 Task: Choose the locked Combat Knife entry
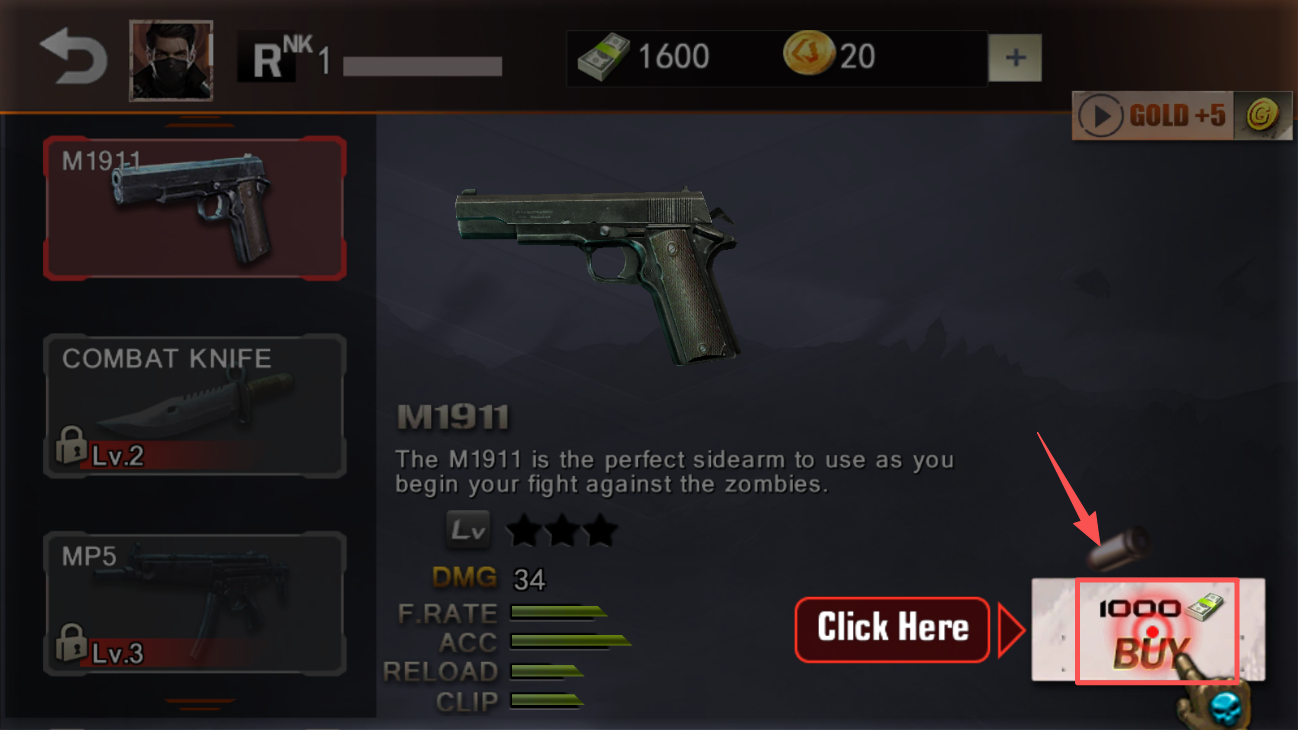click(x=195, y=406)
